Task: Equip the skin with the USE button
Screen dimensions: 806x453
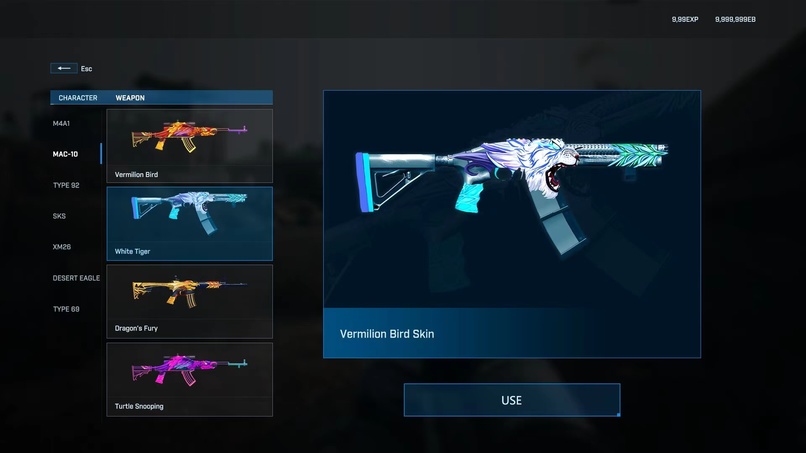Action: pyautogui.click(x=511, y=400)
